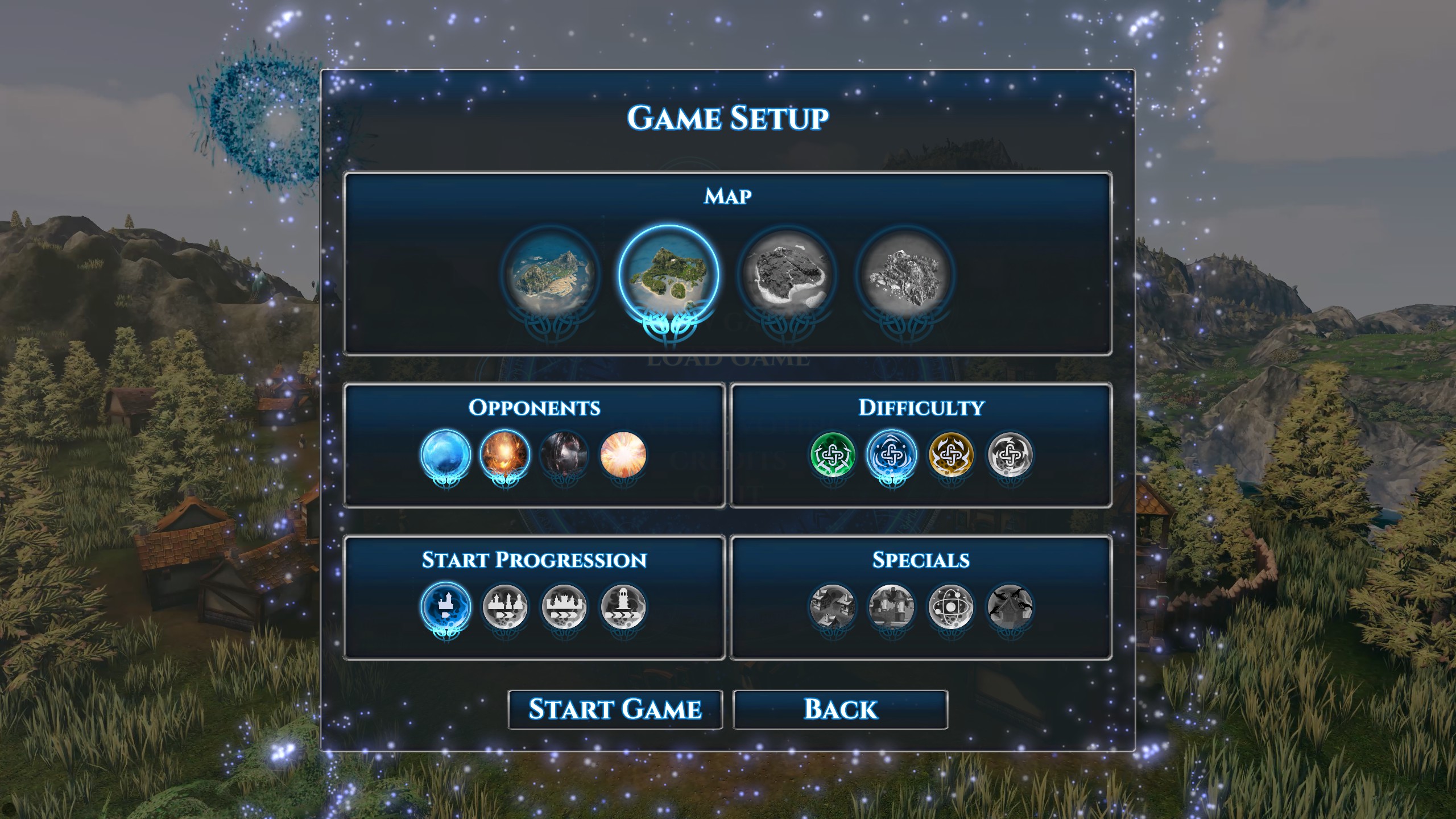Pick the silver knot difficulty
The width and height of the screenshot is (1456, 819).
pyautogui.click(x=1010, y=454)
